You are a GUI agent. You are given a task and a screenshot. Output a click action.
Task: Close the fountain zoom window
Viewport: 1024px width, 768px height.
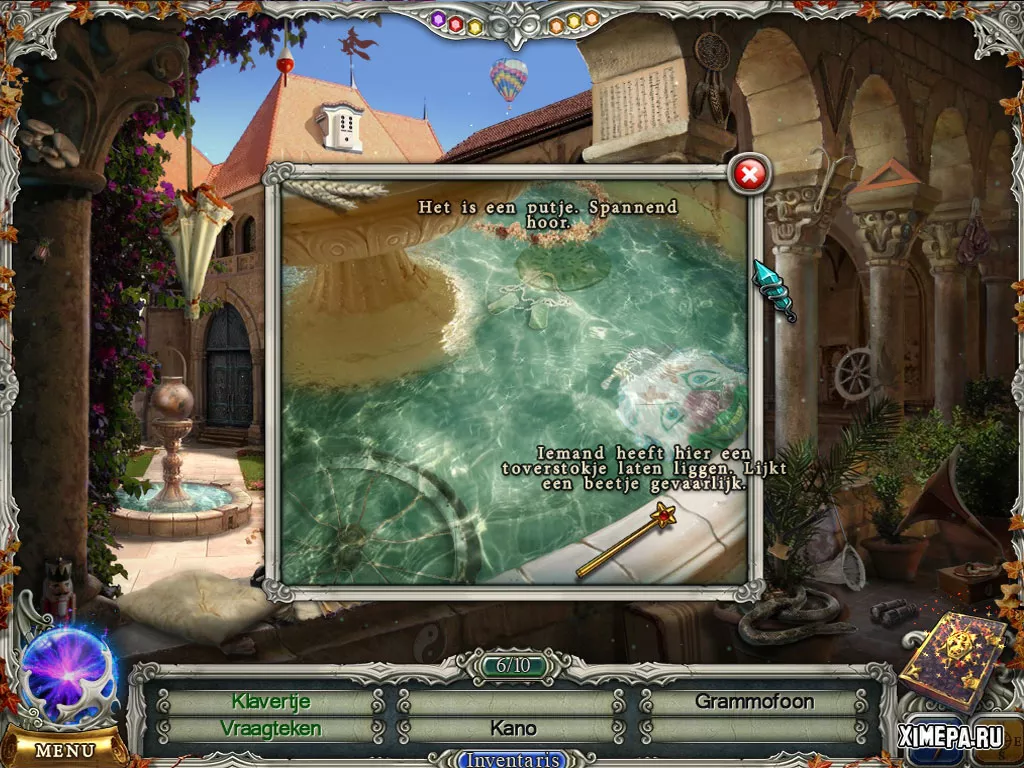coord(748,175)
